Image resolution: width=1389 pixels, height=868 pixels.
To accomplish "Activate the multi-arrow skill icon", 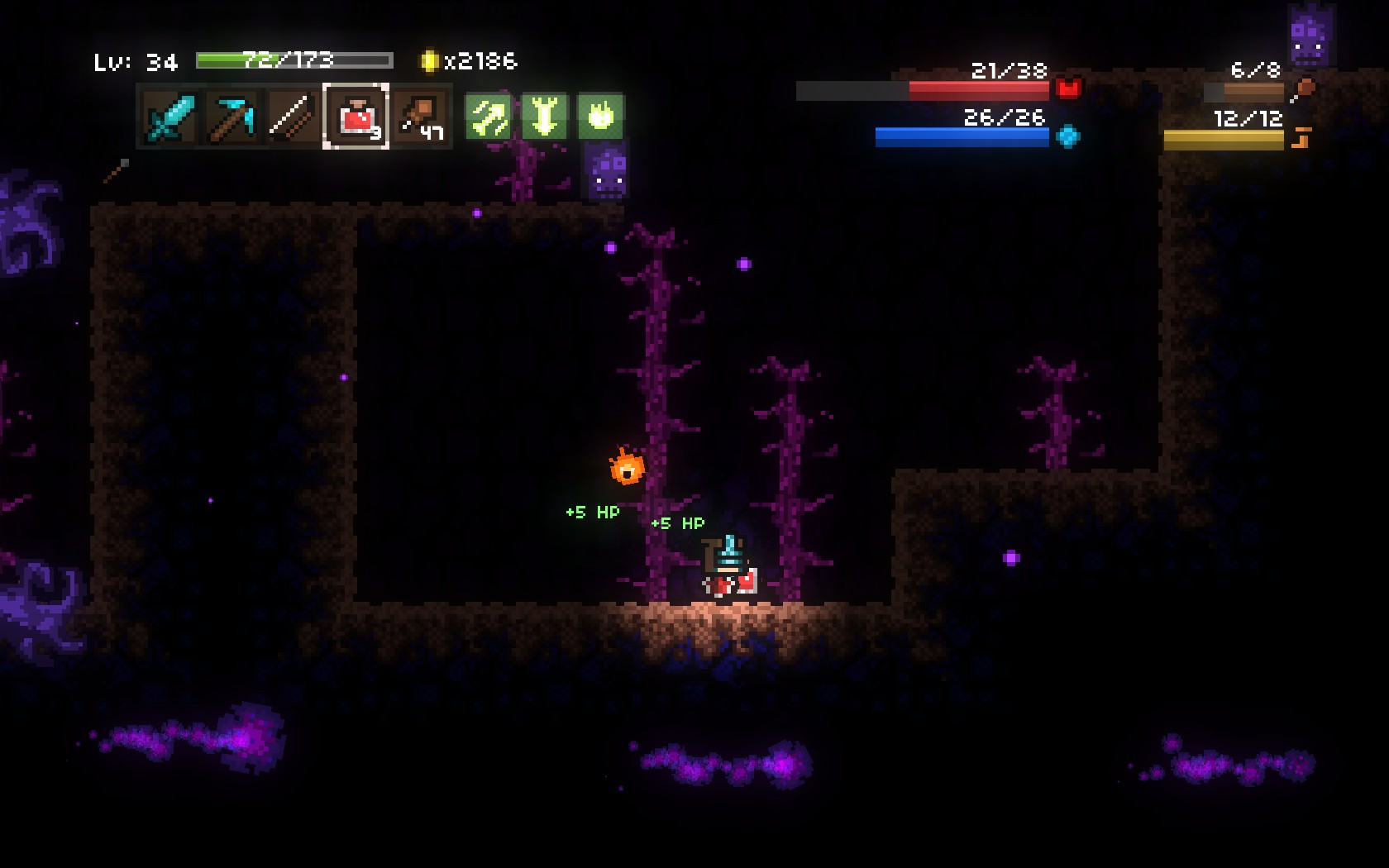I will click(x=488, y=117).
